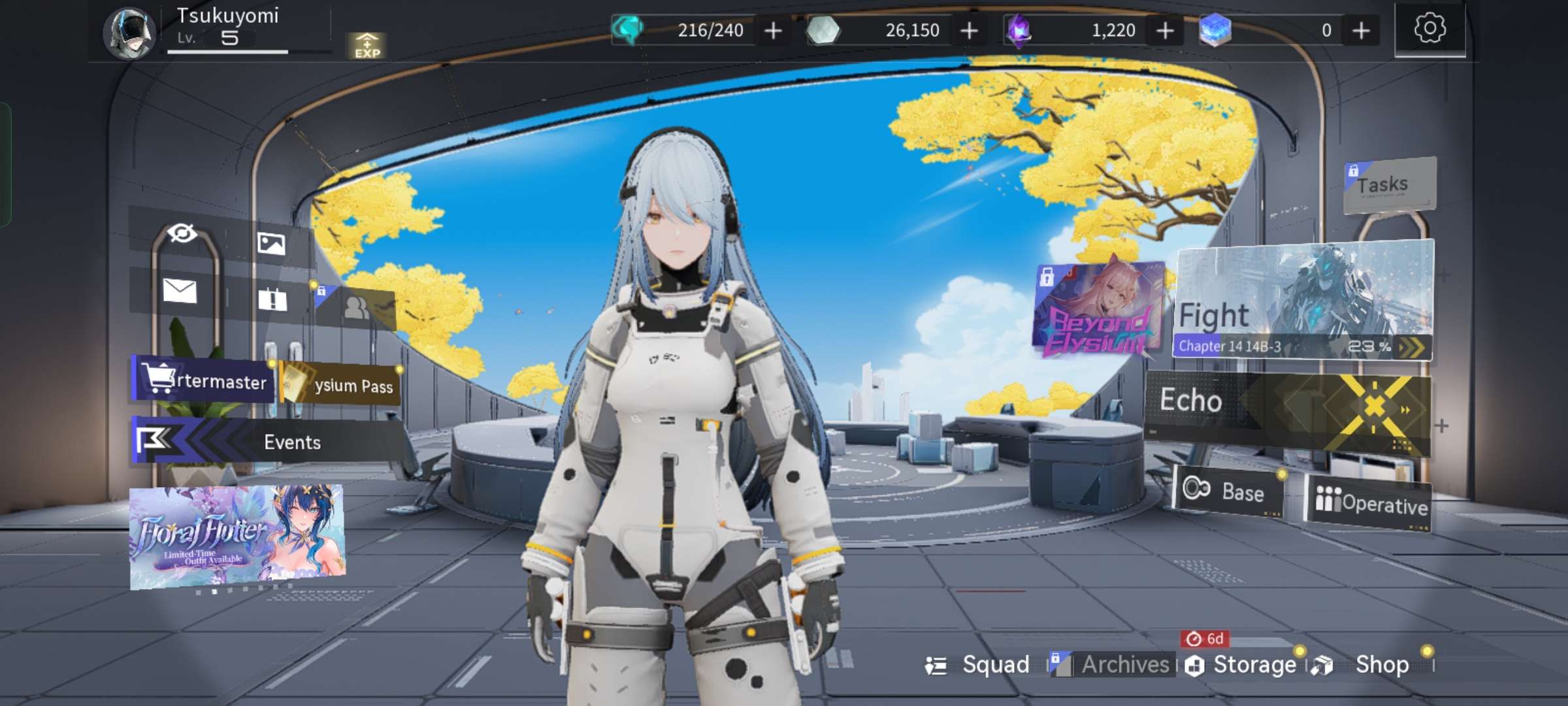The width and height of the screenshot is (1568, 706).
Task: Open the Elysium Pass
Action: (341, 385)
